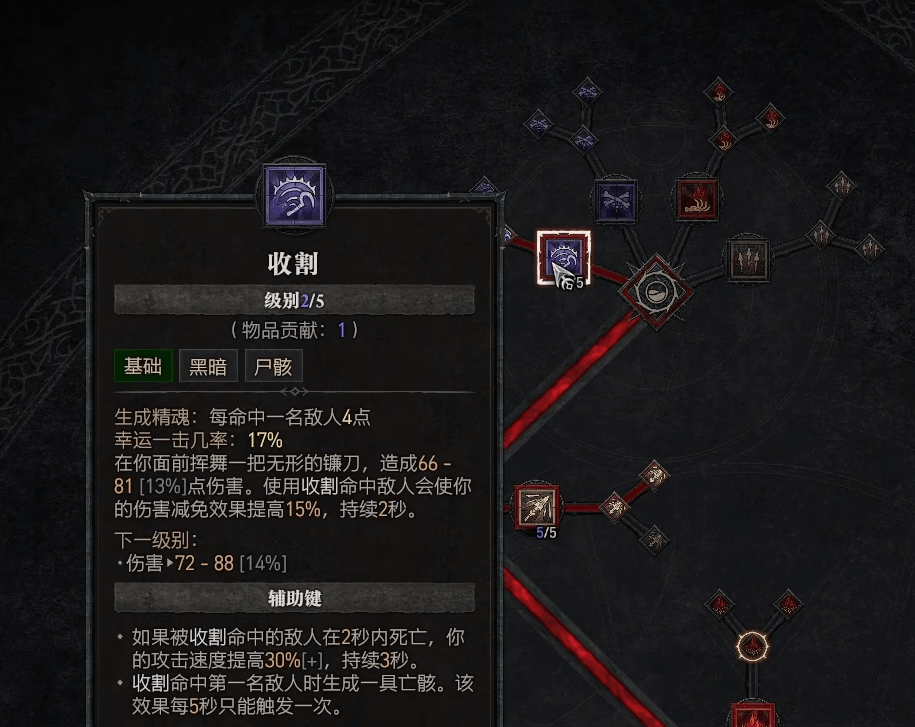Select the red square skill node at bottom edge

(753, 716)
